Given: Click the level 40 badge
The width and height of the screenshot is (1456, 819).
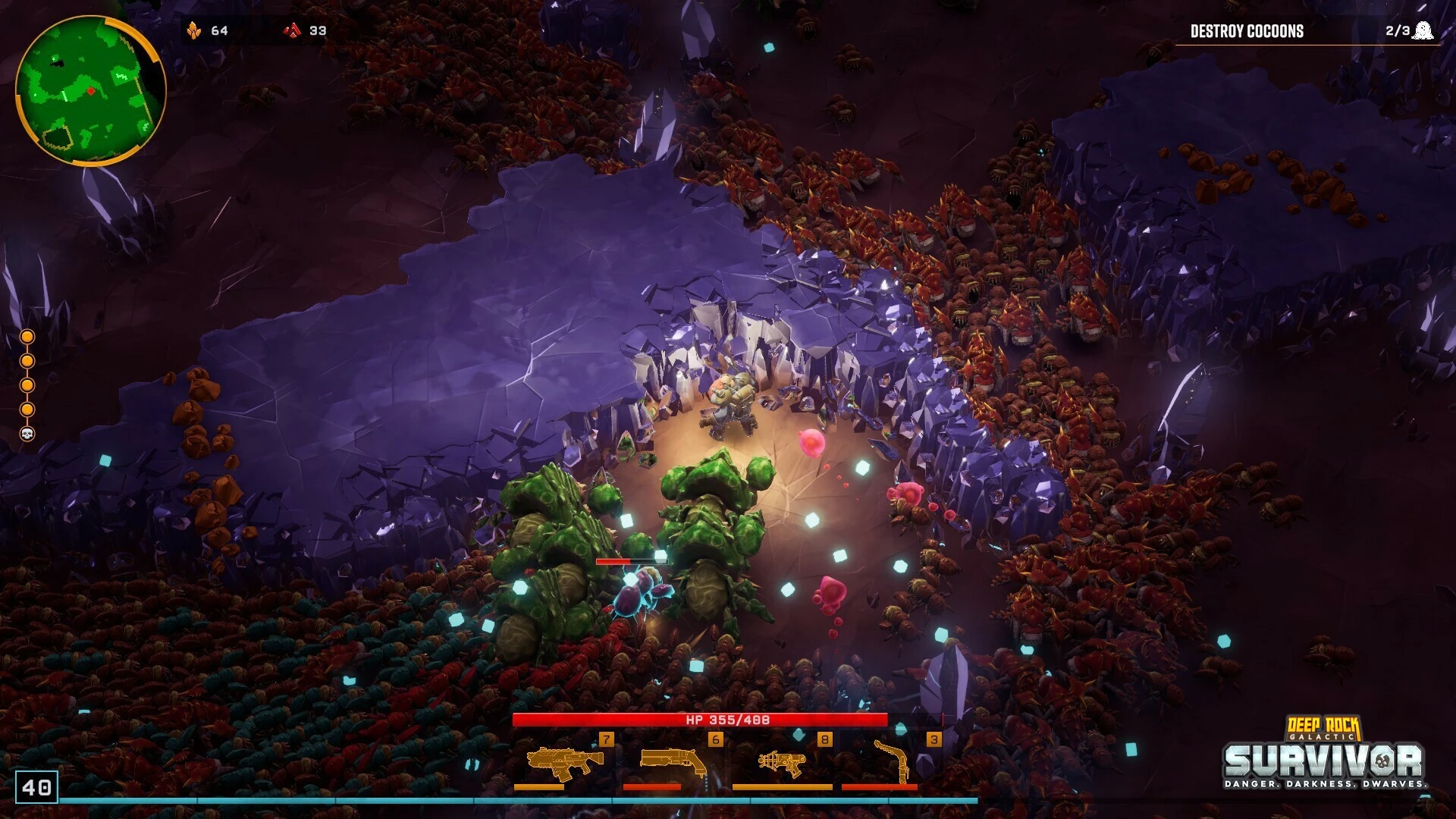Looking at the screenshot, I should point(36,787).
